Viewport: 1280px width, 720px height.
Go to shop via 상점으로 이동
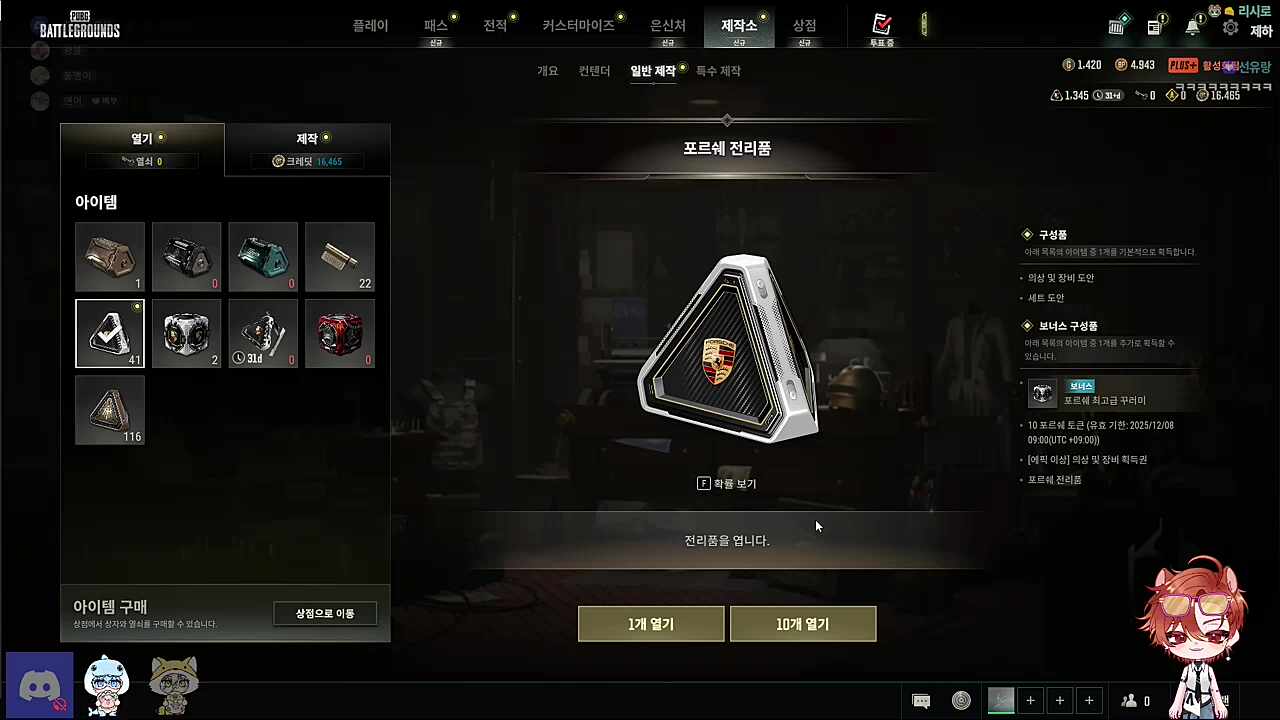tap(325, 613)
